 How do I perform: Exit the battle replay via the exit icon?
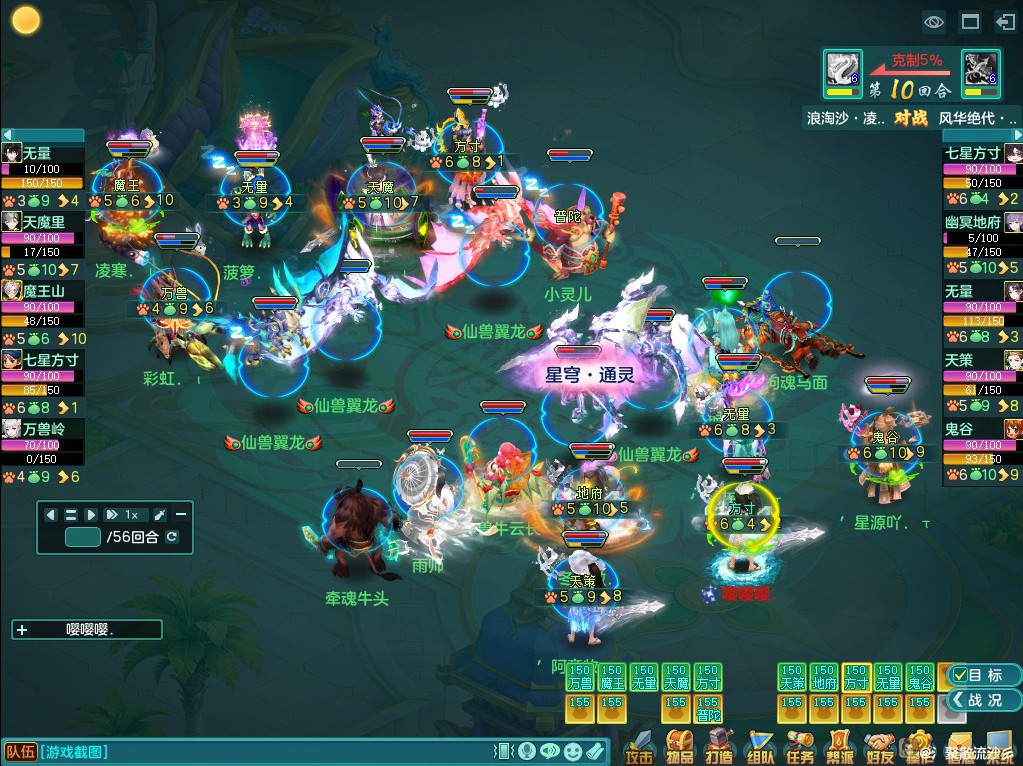click(1004, 21)
